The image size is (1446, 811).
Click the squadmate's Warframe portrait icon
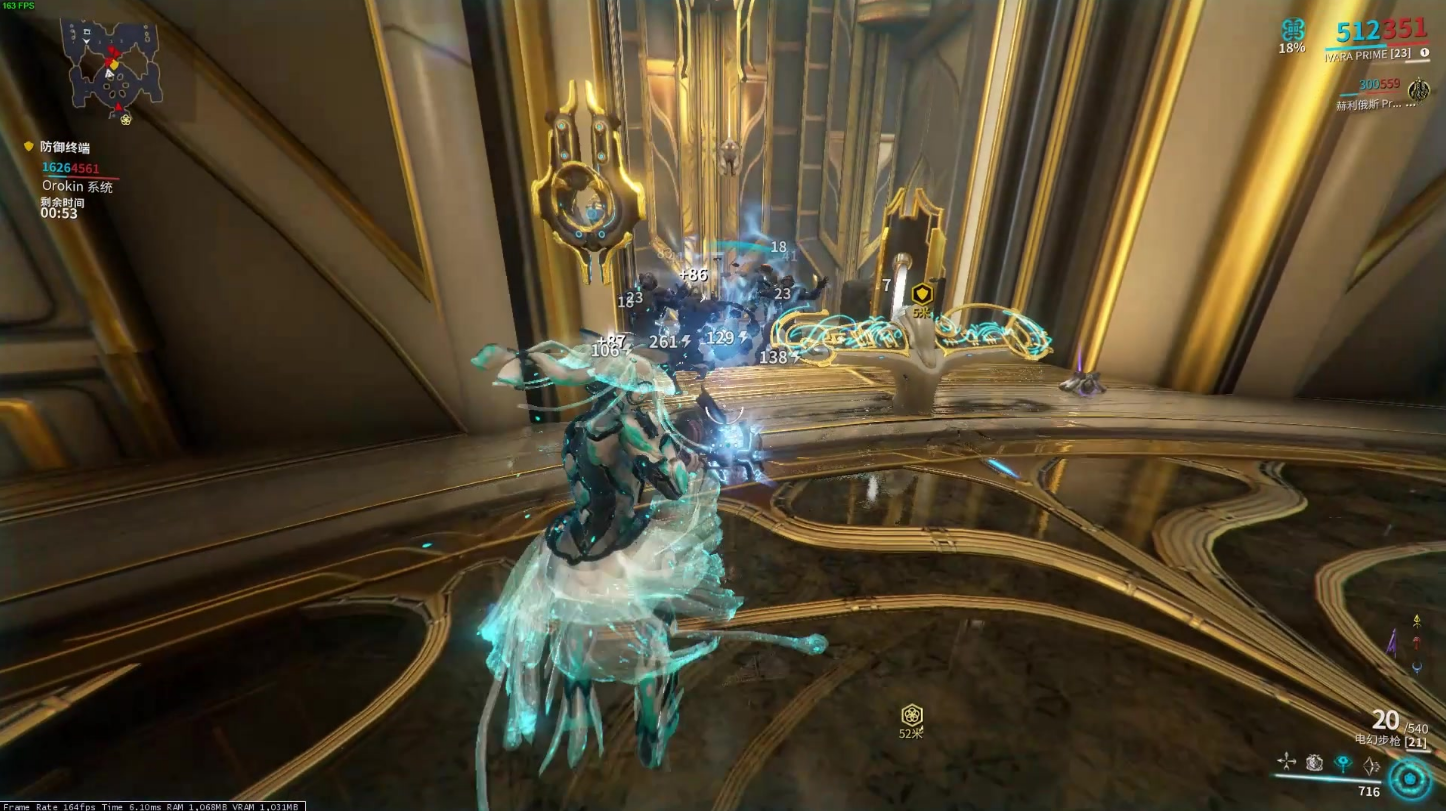point(1418,91)
